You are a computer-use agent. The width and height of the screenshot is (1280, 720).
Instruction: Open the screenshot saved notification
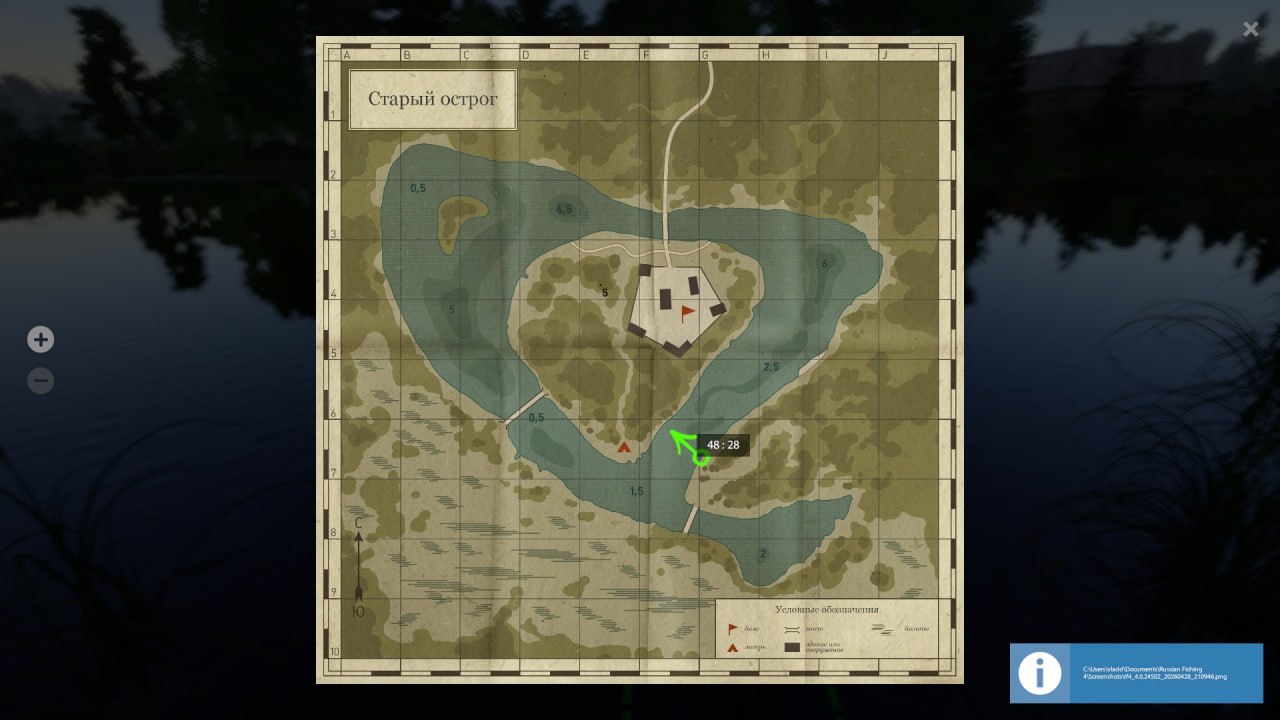[1136, 672]
